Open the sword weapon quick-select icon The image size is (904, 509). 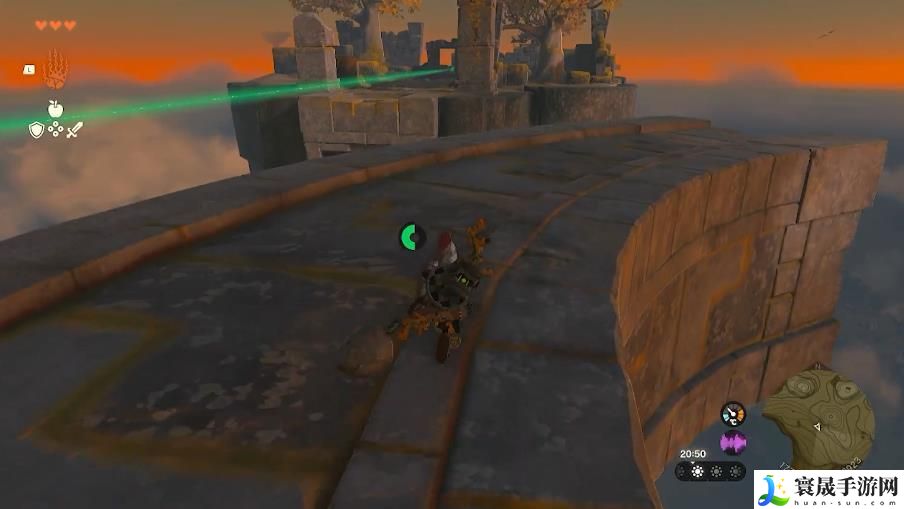[x=74, y=129]
